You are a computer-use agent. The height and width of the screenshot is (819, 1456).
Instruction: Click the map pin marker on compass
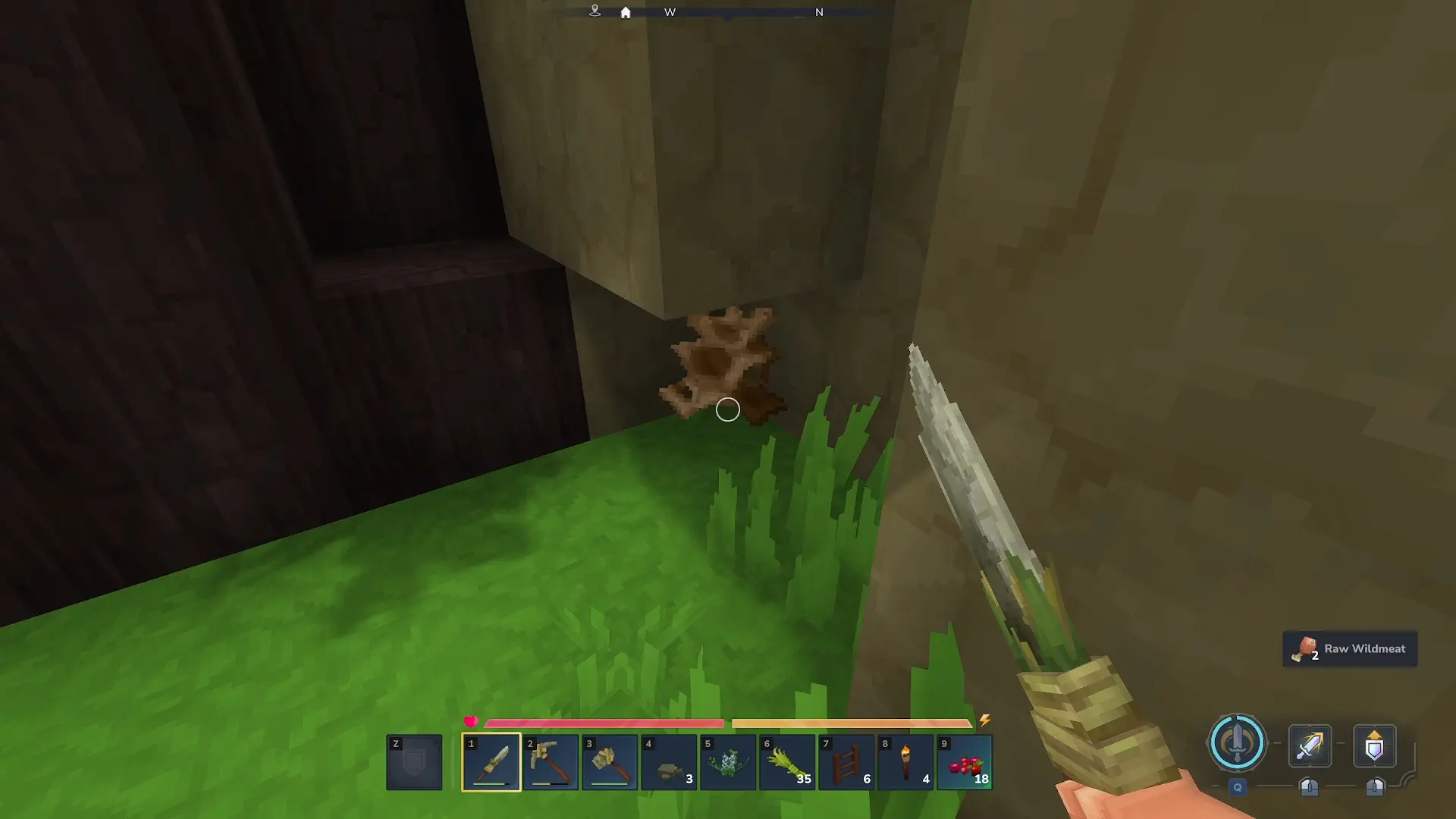coord(595,11)
